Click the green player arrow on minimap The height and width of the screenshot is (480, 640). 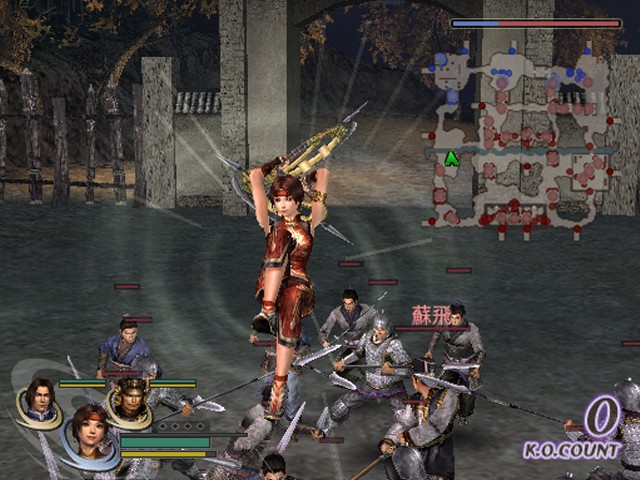tap(451, 158)
